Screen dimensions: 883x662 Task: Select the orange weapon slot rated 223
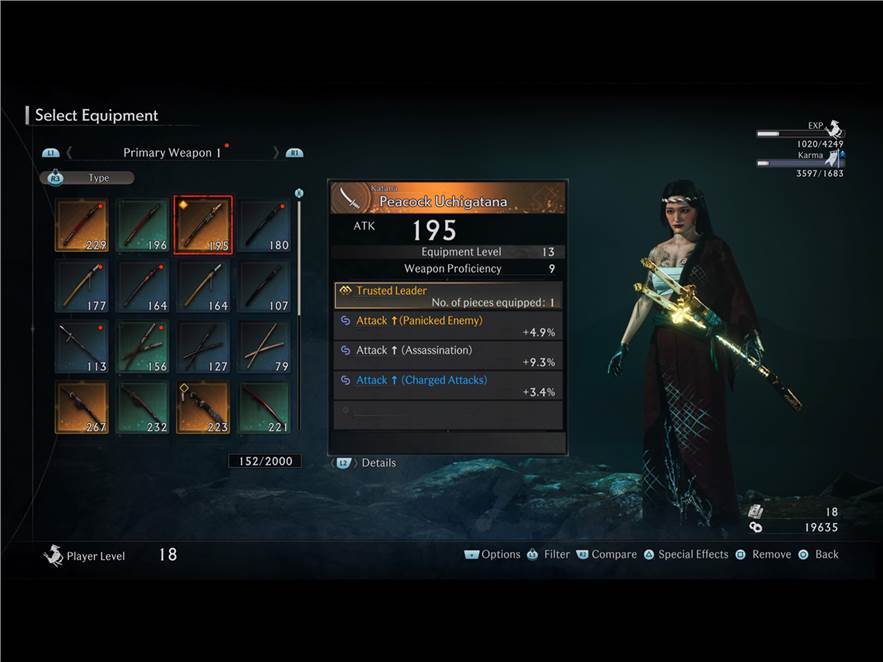point(204,407)
